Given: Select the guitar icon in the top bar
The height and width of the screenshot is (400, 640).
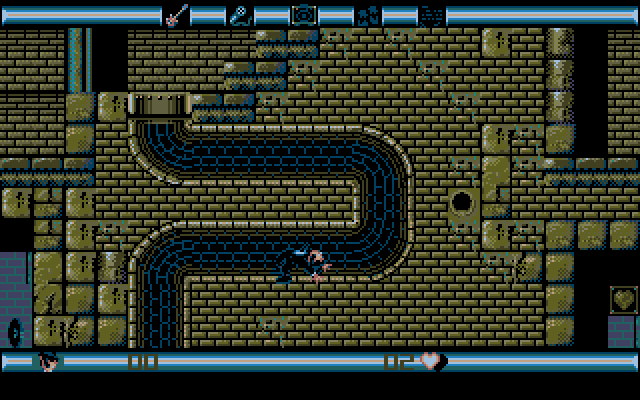Looking at the screenshot, I should coord(176,14).
